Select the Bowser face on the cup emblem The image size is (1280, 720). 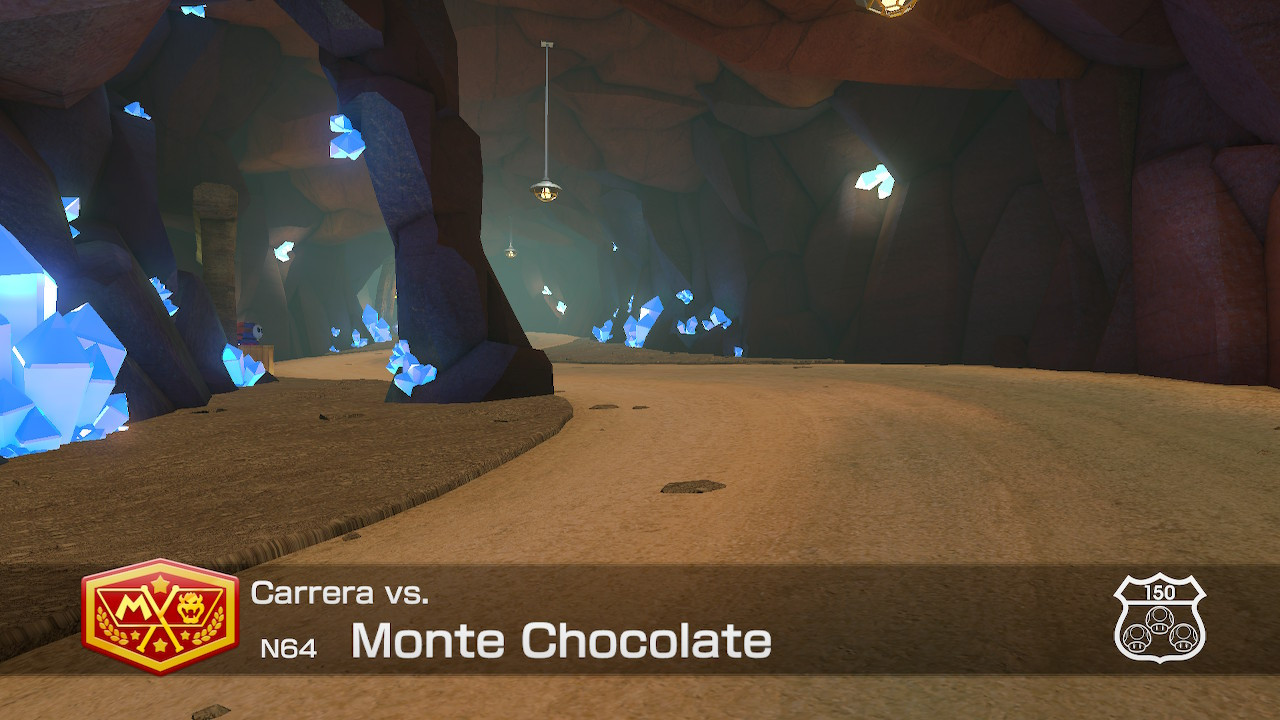coord(190,607)
